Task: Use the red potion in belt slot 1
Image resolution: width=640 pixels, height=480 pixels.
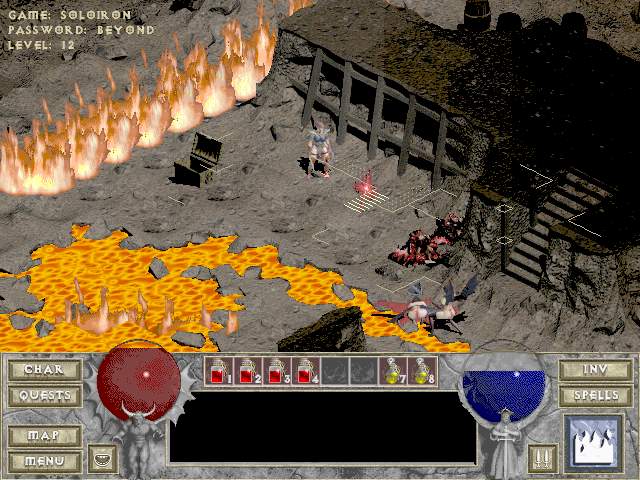Action: pos(218,372)
